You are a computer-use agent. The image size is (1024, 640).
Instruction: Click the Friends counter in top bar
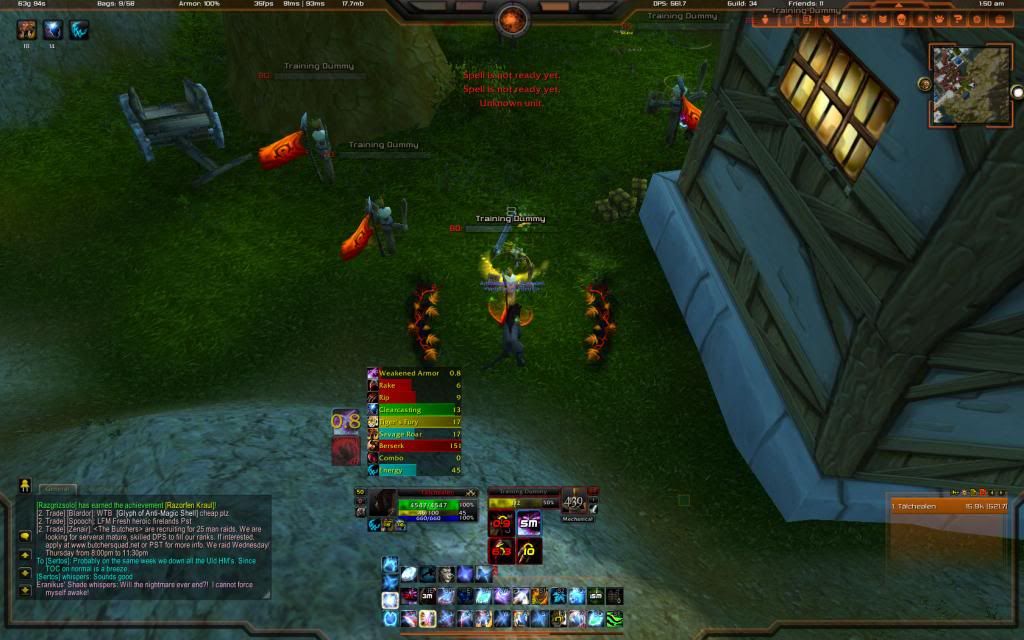(x=806, y=4)
